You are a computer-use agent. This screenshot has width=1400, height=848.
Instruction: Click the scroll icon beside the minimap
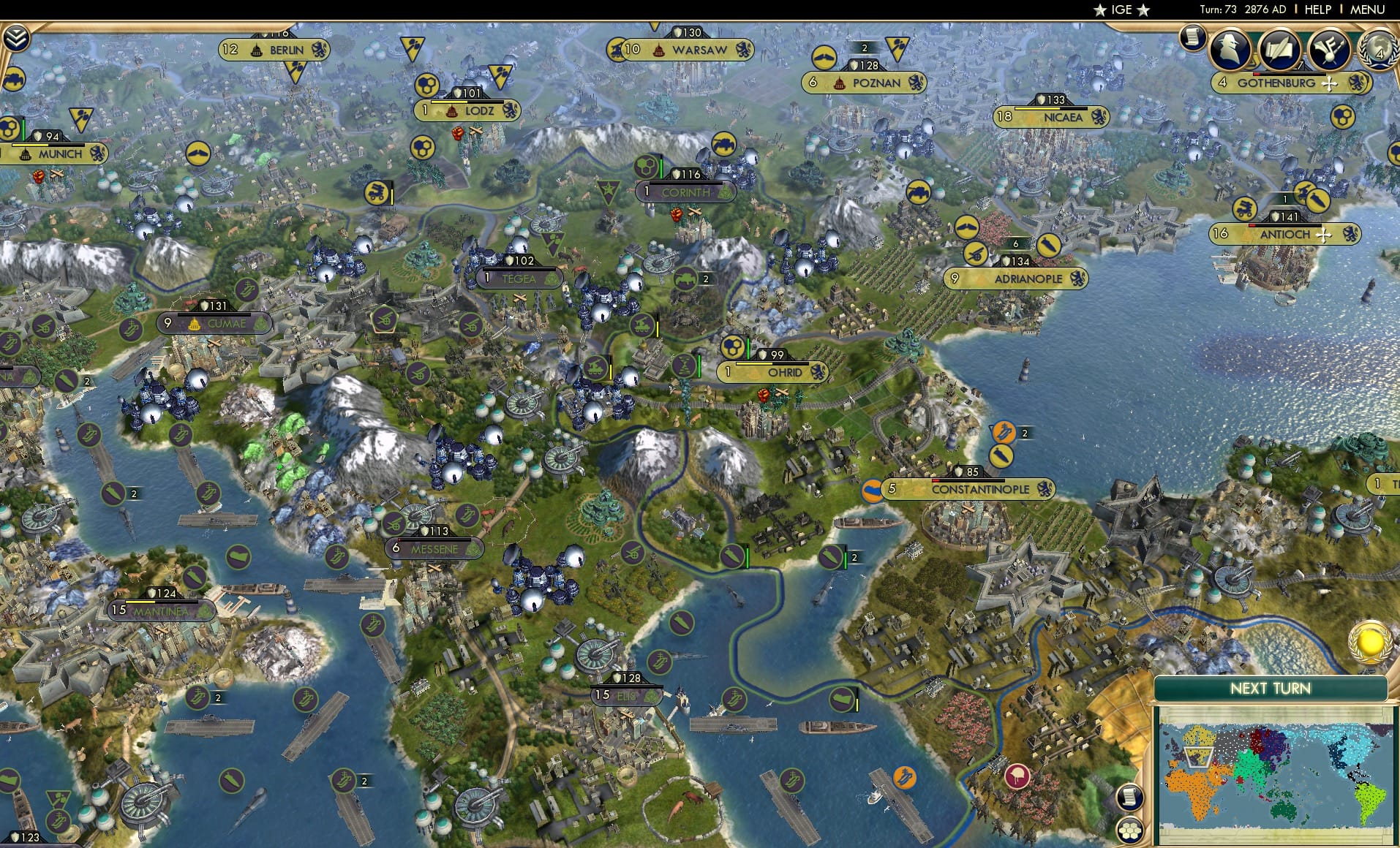tap(1130, 797)
